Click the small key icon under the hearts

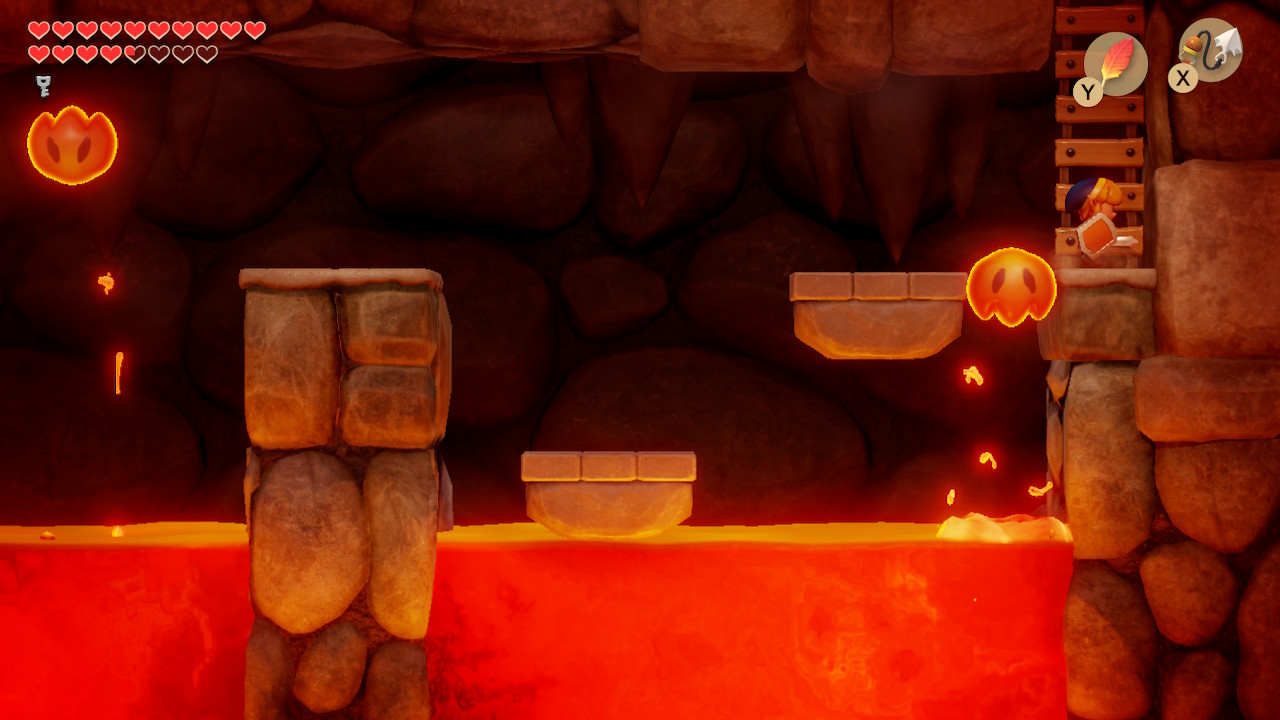click(43, 86)
